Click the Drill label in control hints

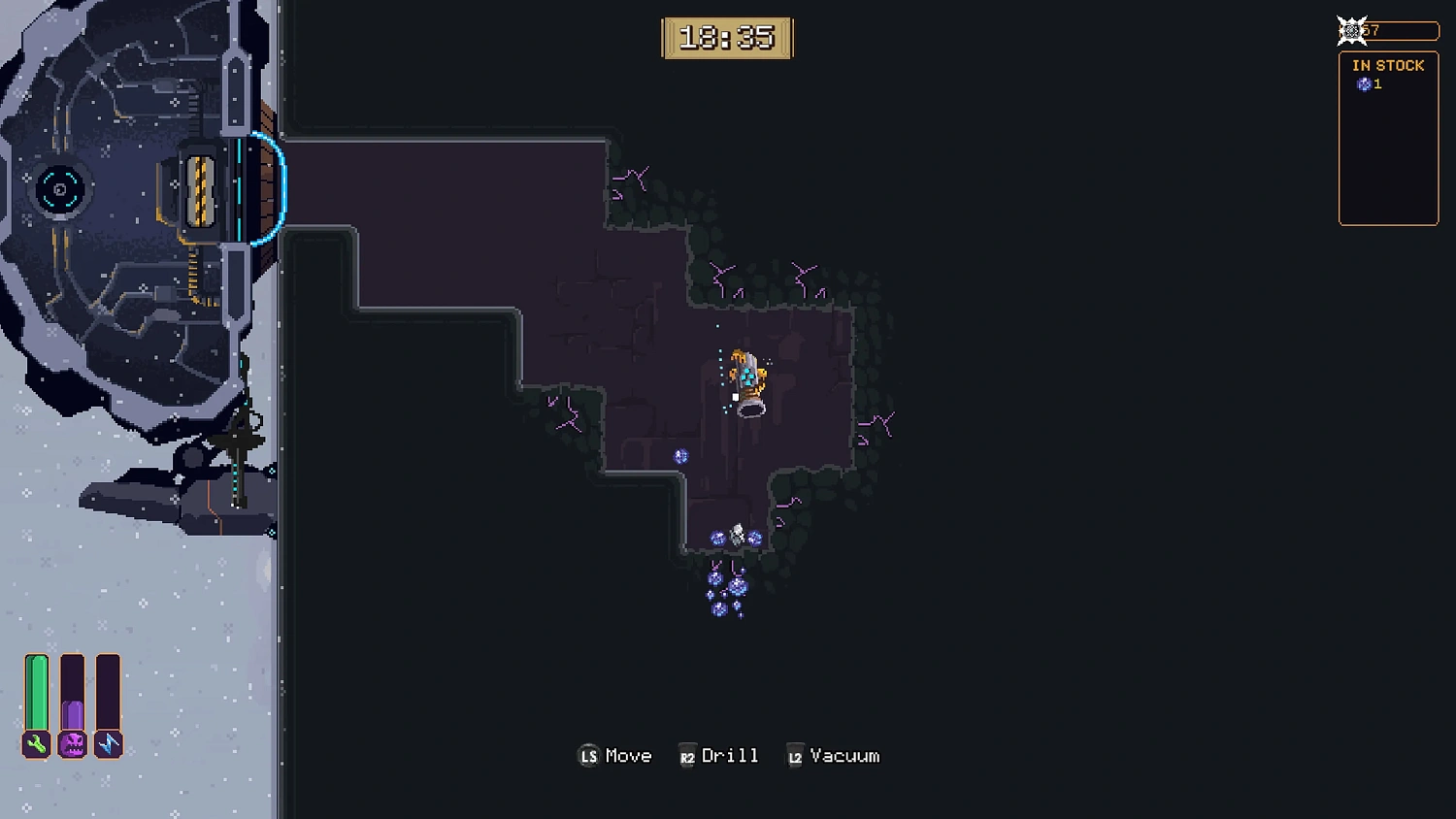click(731, 755)
